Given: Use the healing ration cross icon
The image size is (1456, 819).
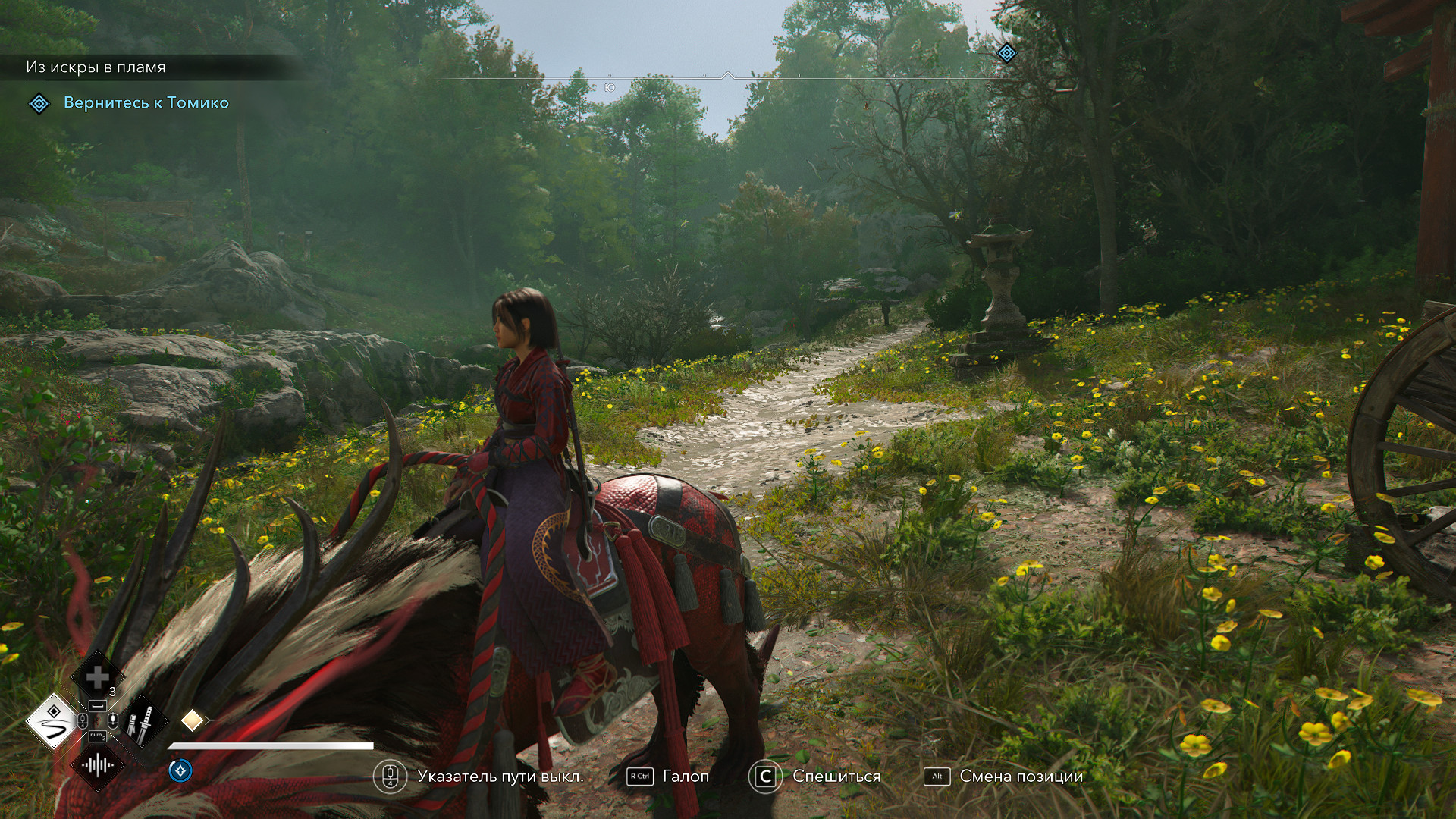Looking at the screenshot, I should [97, 677].
